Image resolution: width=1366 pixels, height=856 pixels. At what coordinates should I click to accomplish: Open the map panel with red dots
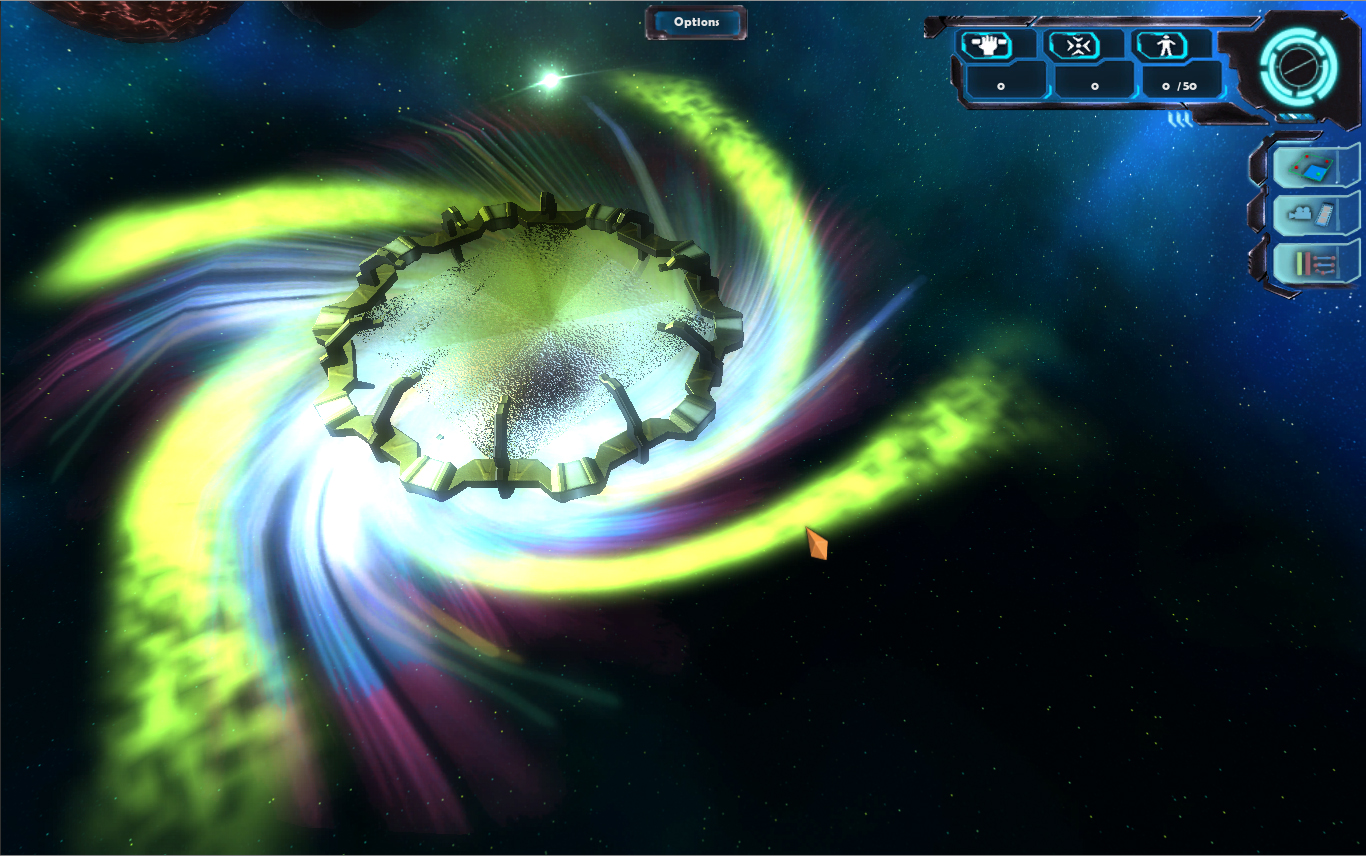click(1312, 166)
